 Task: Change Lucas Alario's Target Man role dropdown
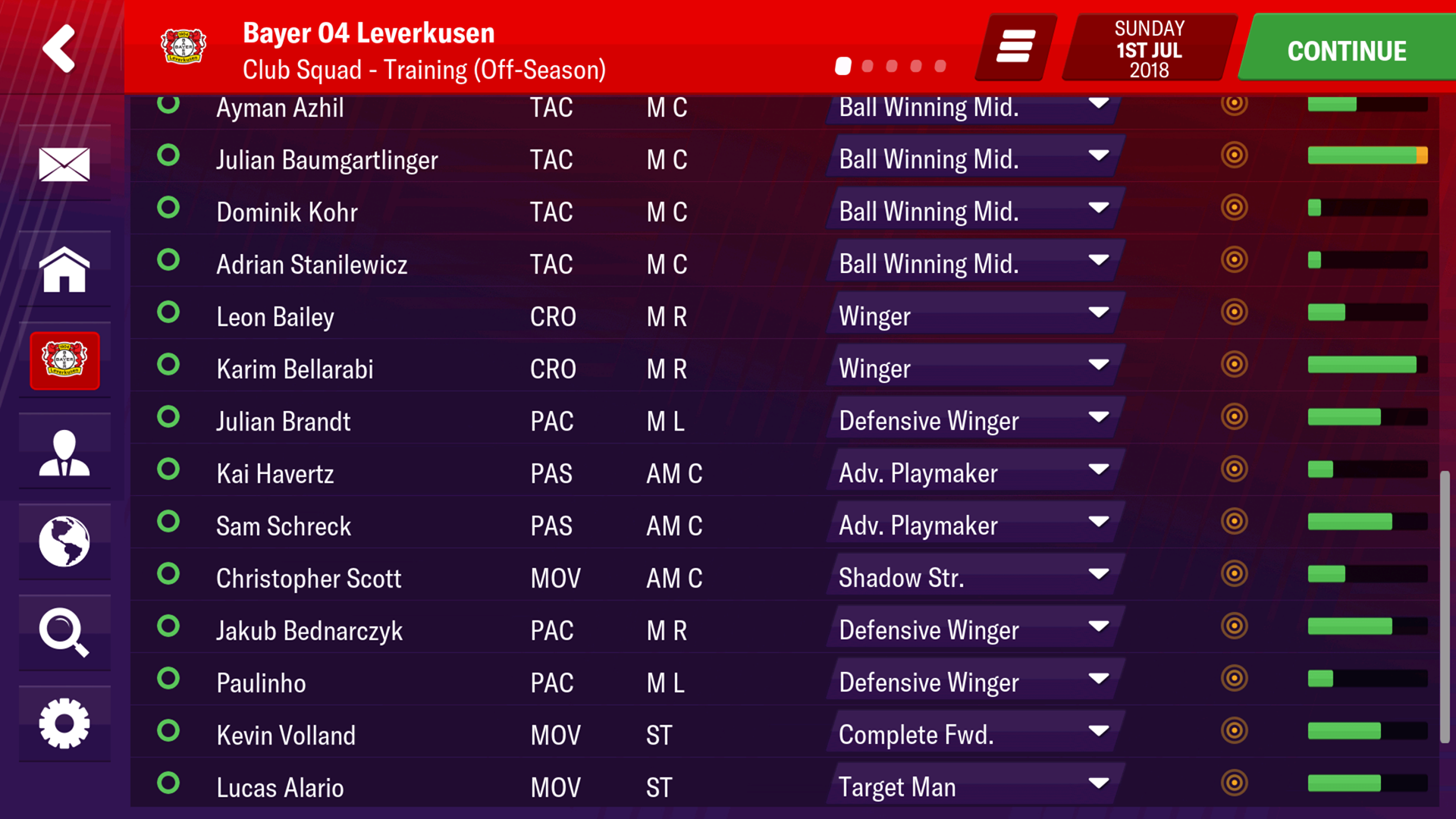point(973,786)
